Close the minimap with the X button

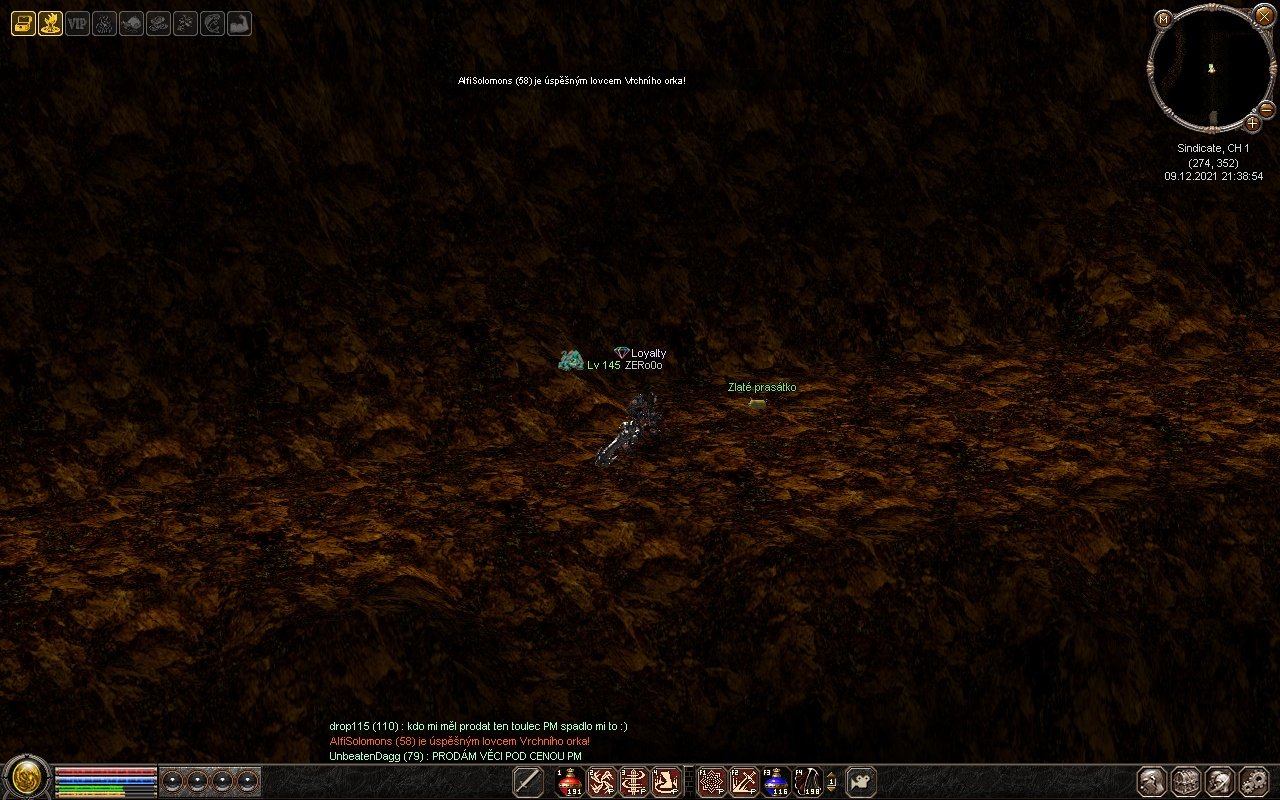[1264, 15]
